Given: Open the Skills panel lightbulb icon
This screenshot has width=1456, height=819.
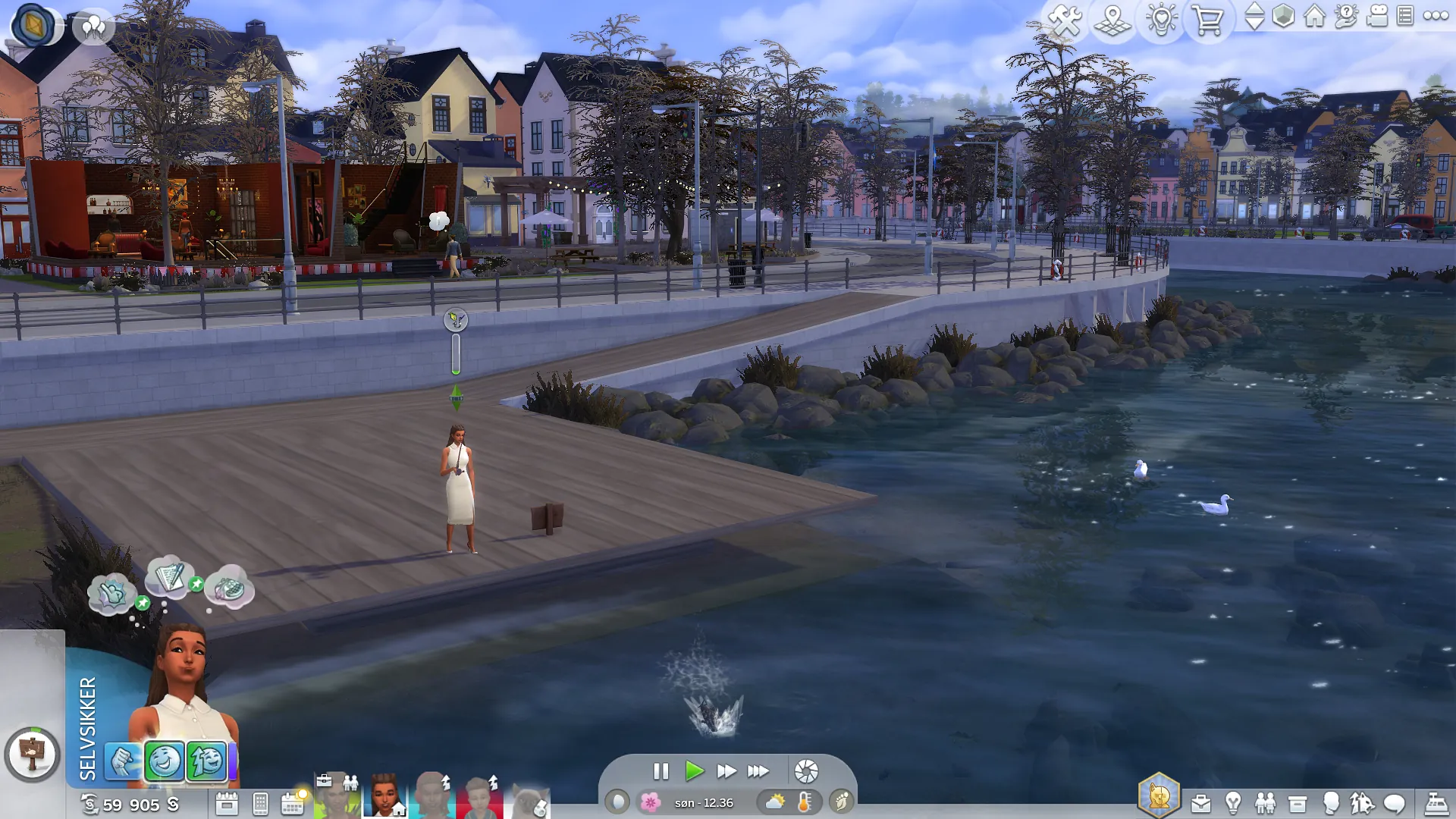Looking at the screenshot, I should [1233, 803].
